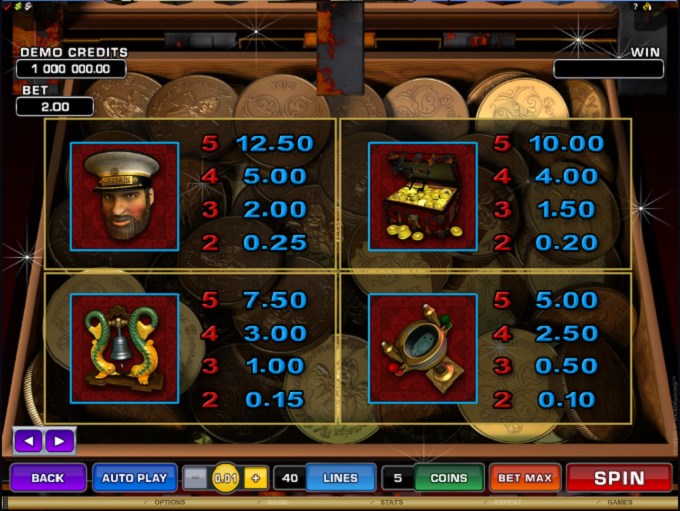Start Auto Play mode
Image resolution: width=680 pixels, height=511 pixels.
point(136,478)
